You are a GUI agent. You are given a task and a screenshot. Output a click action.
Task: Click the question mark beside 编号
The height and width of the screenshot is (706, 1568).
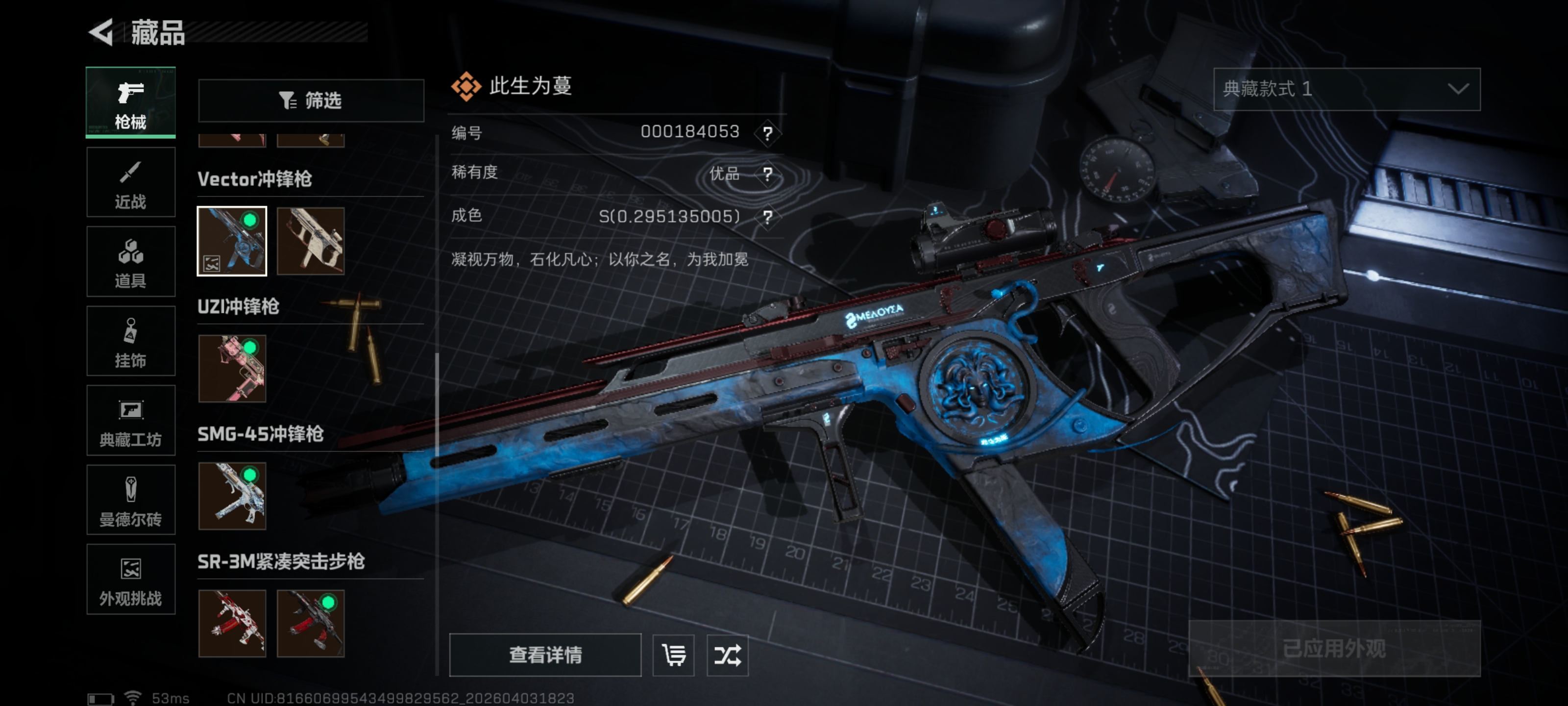tap(767, 133)
